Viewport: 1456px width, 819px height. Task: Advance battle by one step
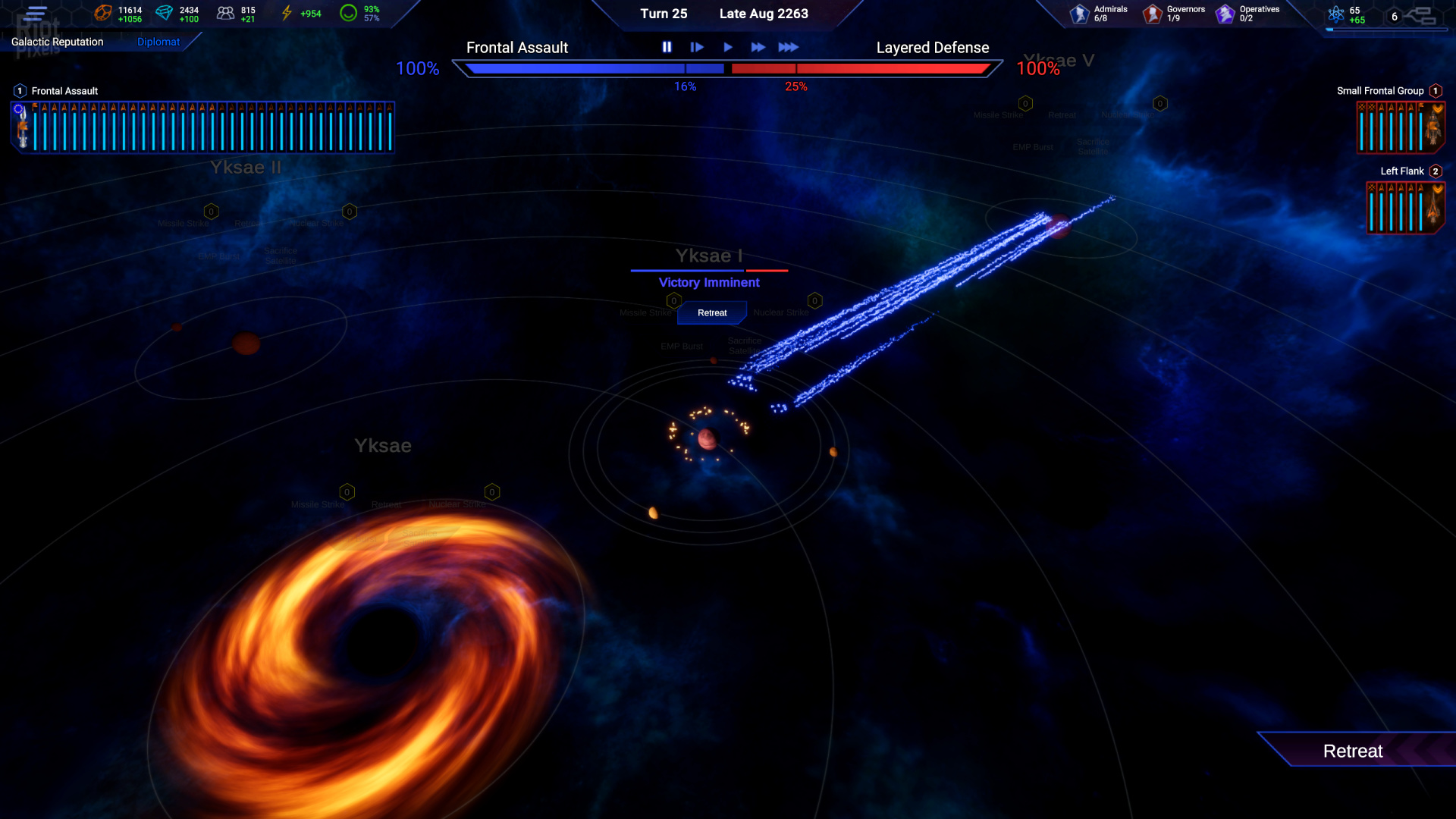697,47
